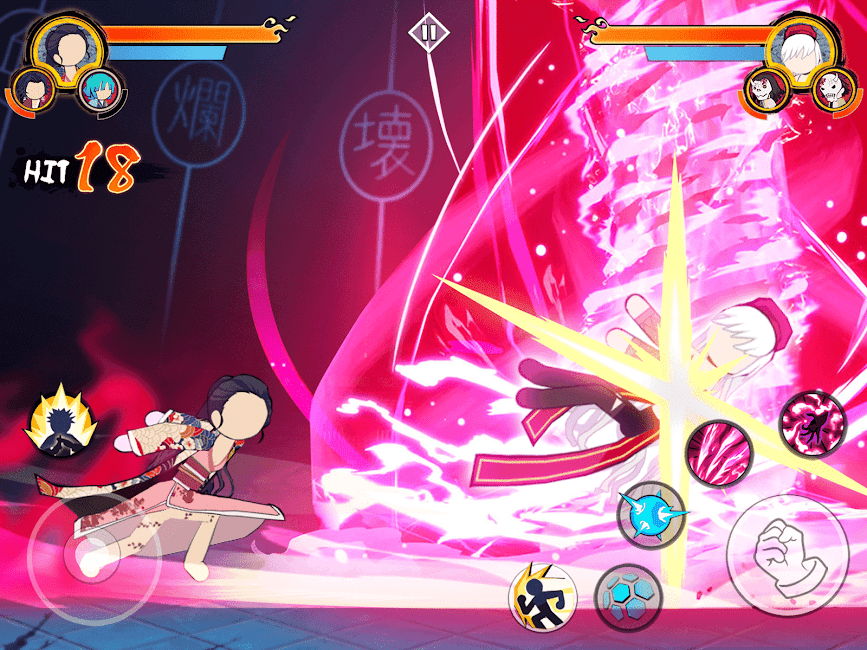Viewport: 867px width, 650px height.
Task: Trigger the blue spiked orb skill
Action: (x=650, y=515)
